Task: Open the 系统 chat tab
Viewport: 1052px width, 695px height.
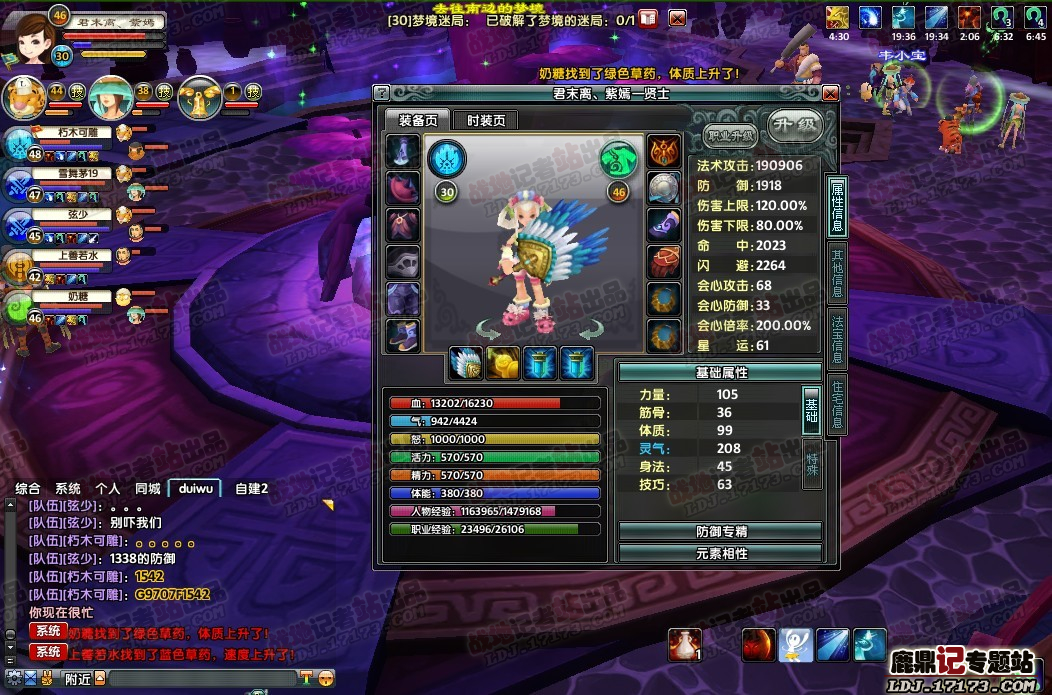Action: click(68, 488)
